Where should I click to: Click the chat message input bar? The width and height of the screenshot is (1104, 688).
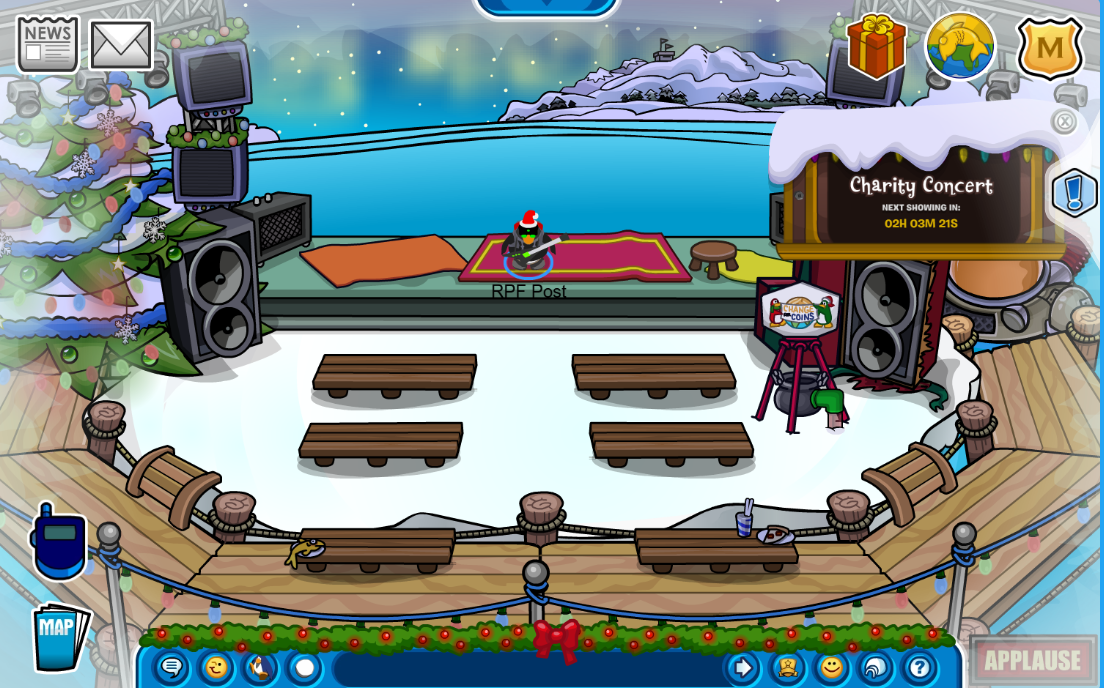(x=528, y=668)
